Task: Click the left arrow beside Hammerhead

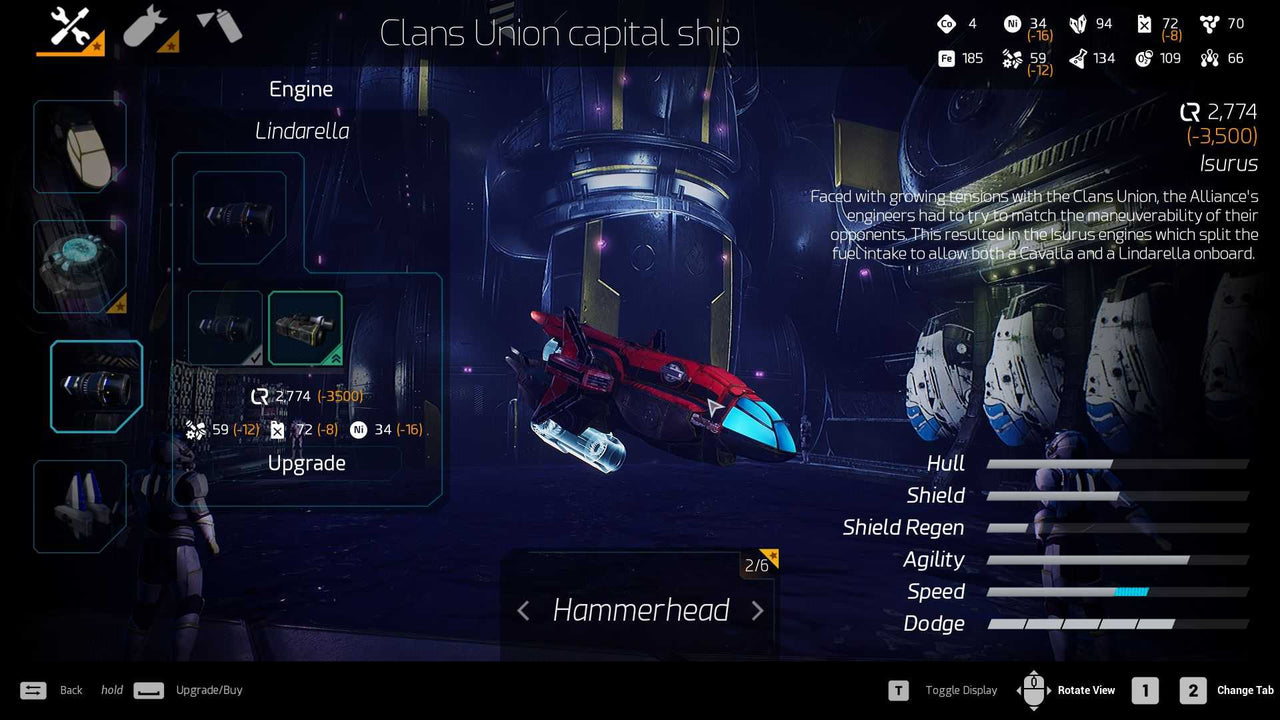Action: (524, 610)
